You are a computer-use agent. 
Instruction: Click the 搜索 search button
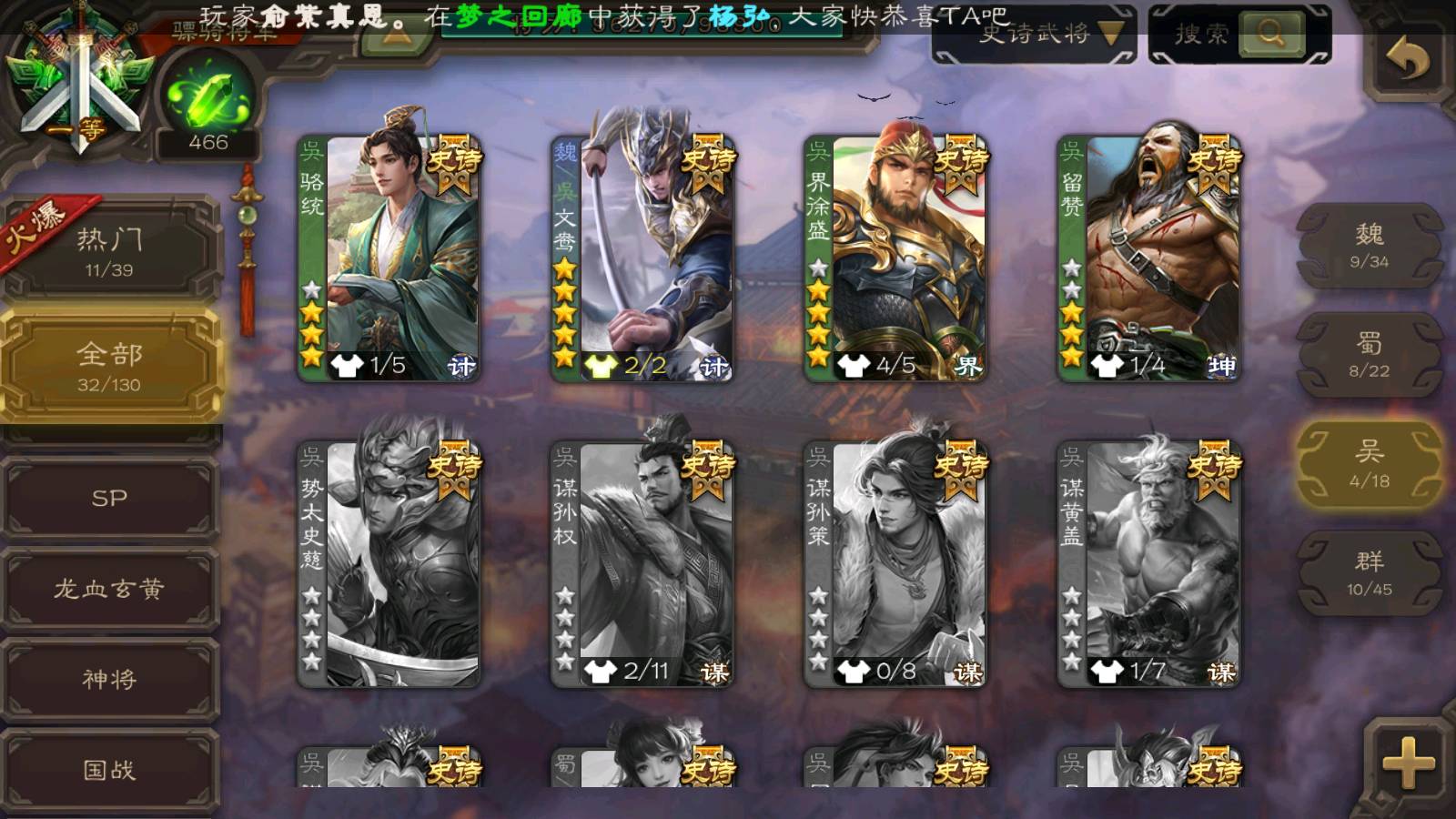click(x=1239, y=35)
